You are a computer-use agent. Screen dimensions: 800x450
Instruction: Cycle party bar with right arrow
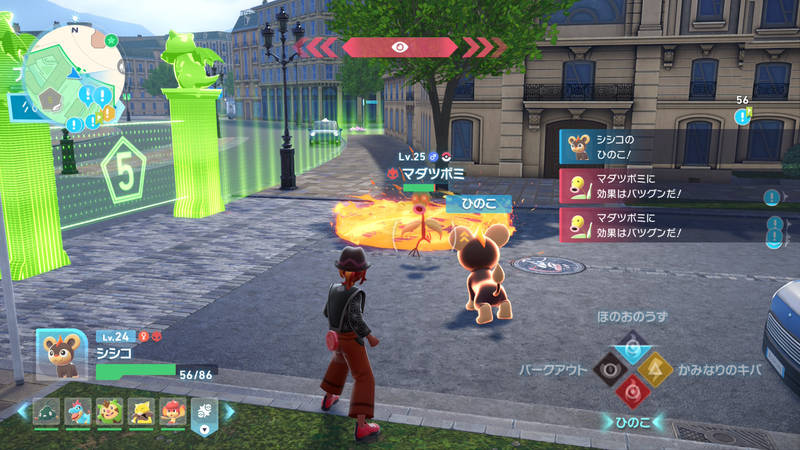click(x=227, y=411)
